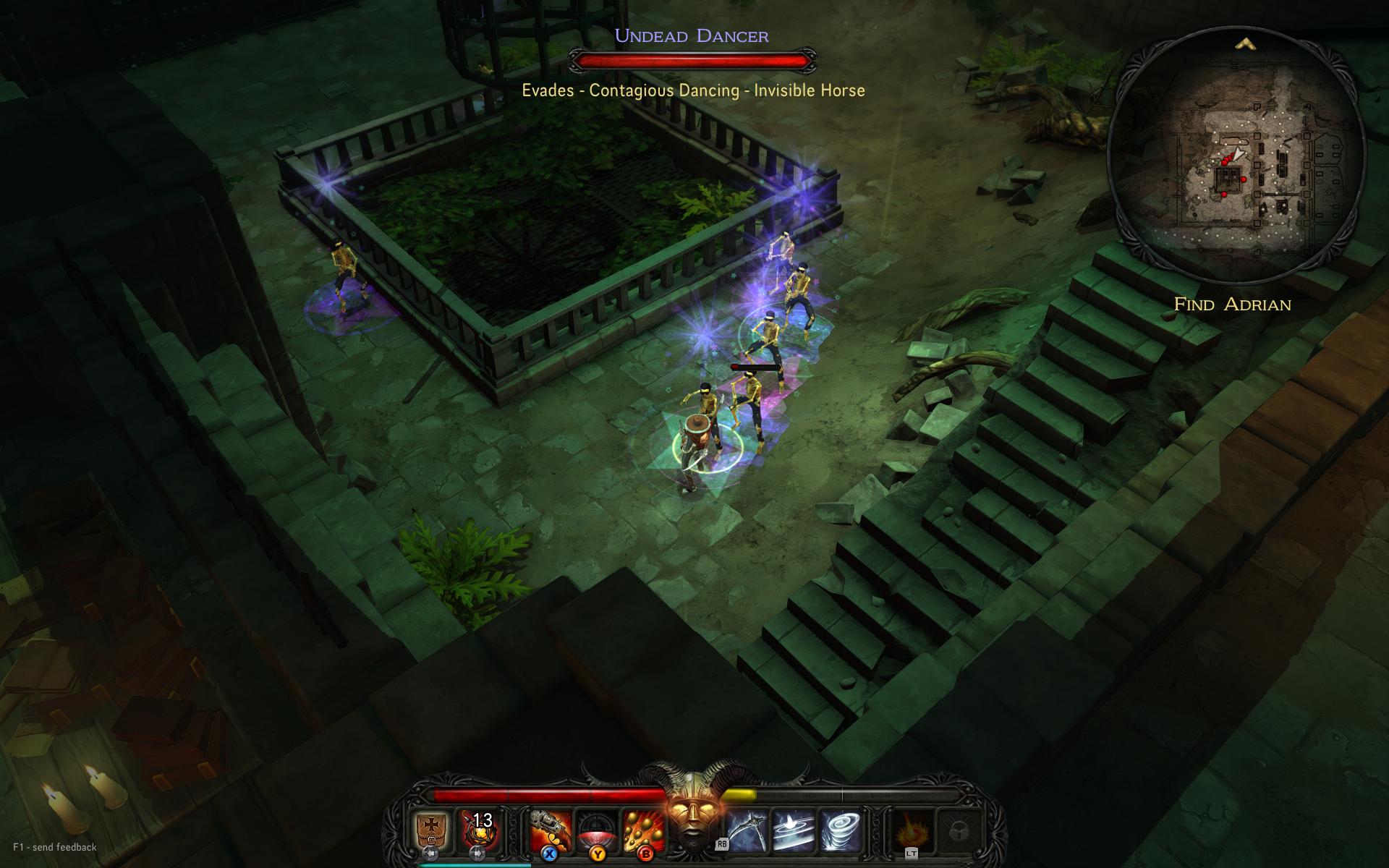Use the spinning ring blade ability
Viewport: 1389px width, 868px height.
(x=794, y=829)
